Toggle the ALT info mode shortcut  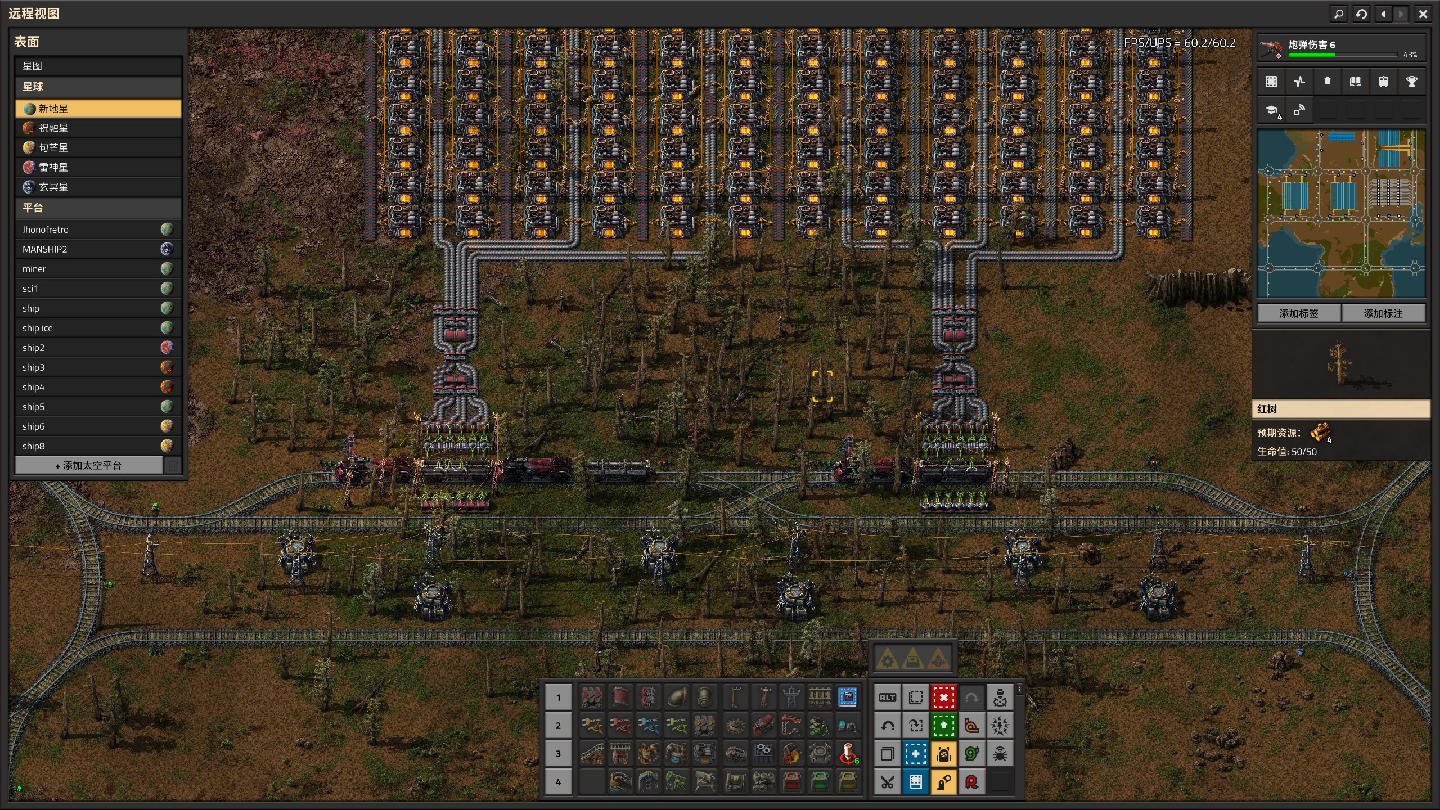887,697
